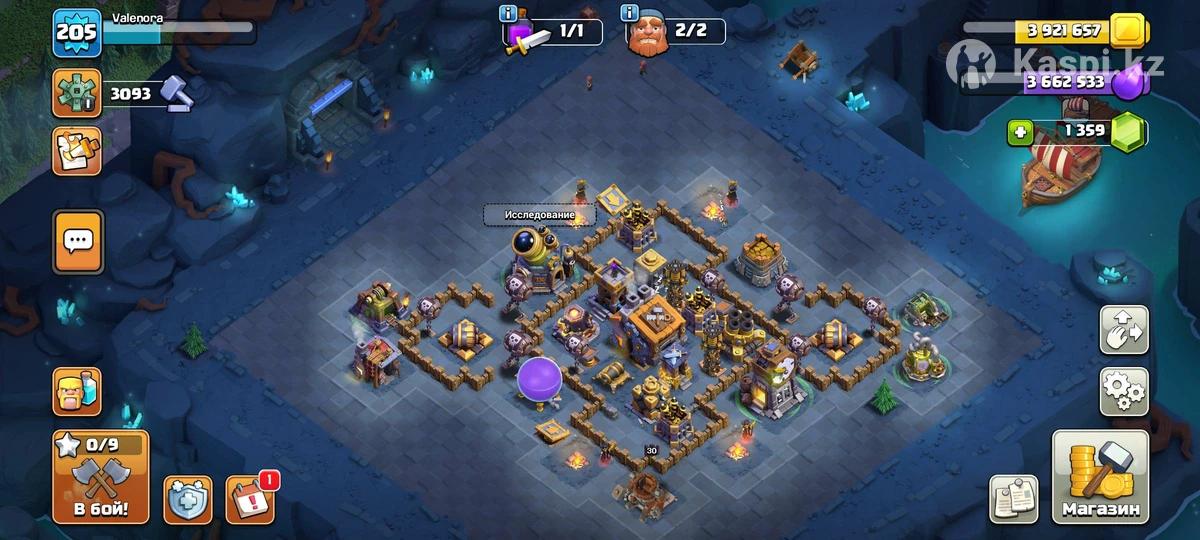This screenshot has width=1200, height=540.
Task: Open the blue shield icon
Action: pos(188,500)
